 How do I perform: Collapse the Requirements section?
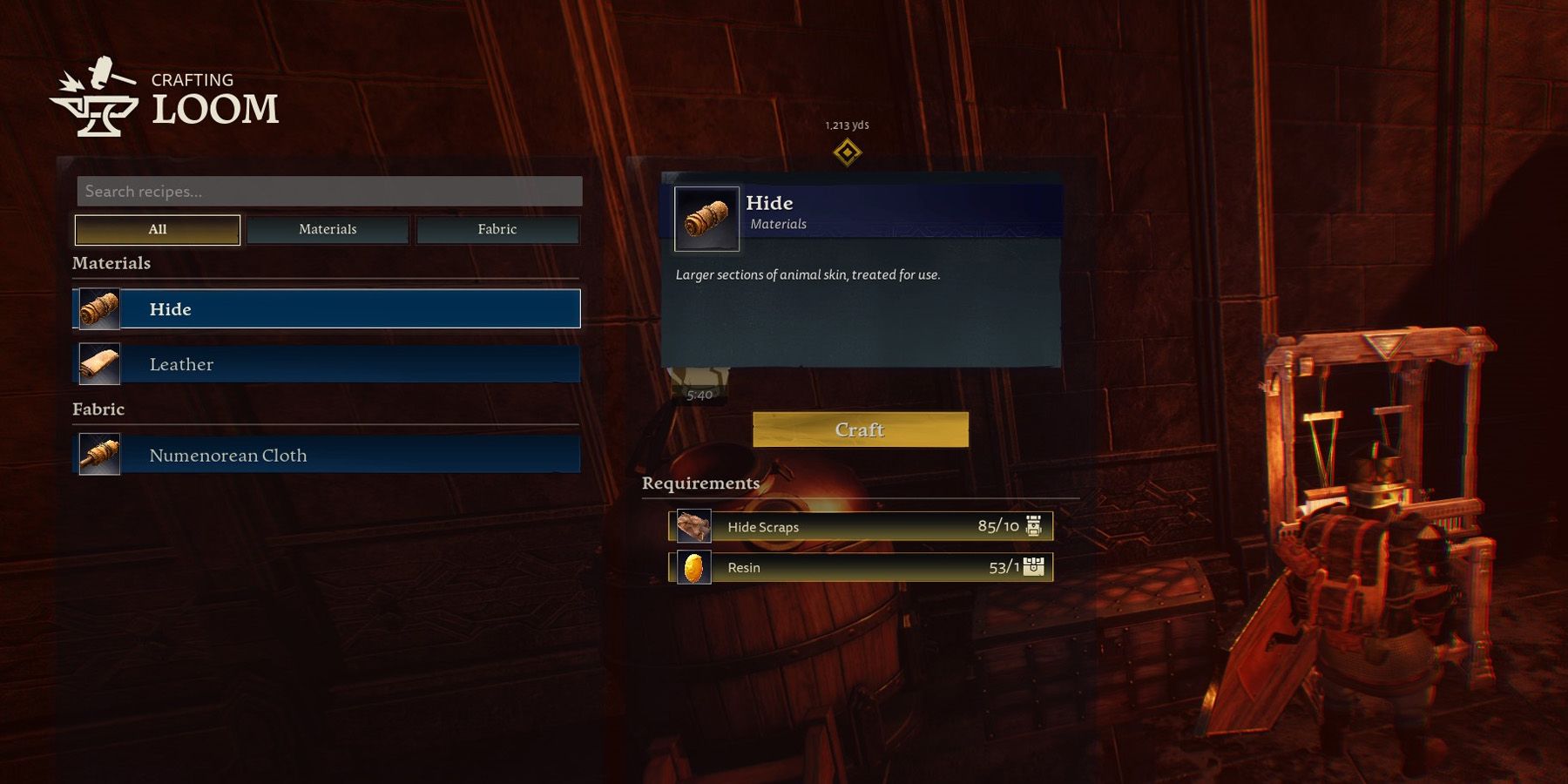(700, 482)
